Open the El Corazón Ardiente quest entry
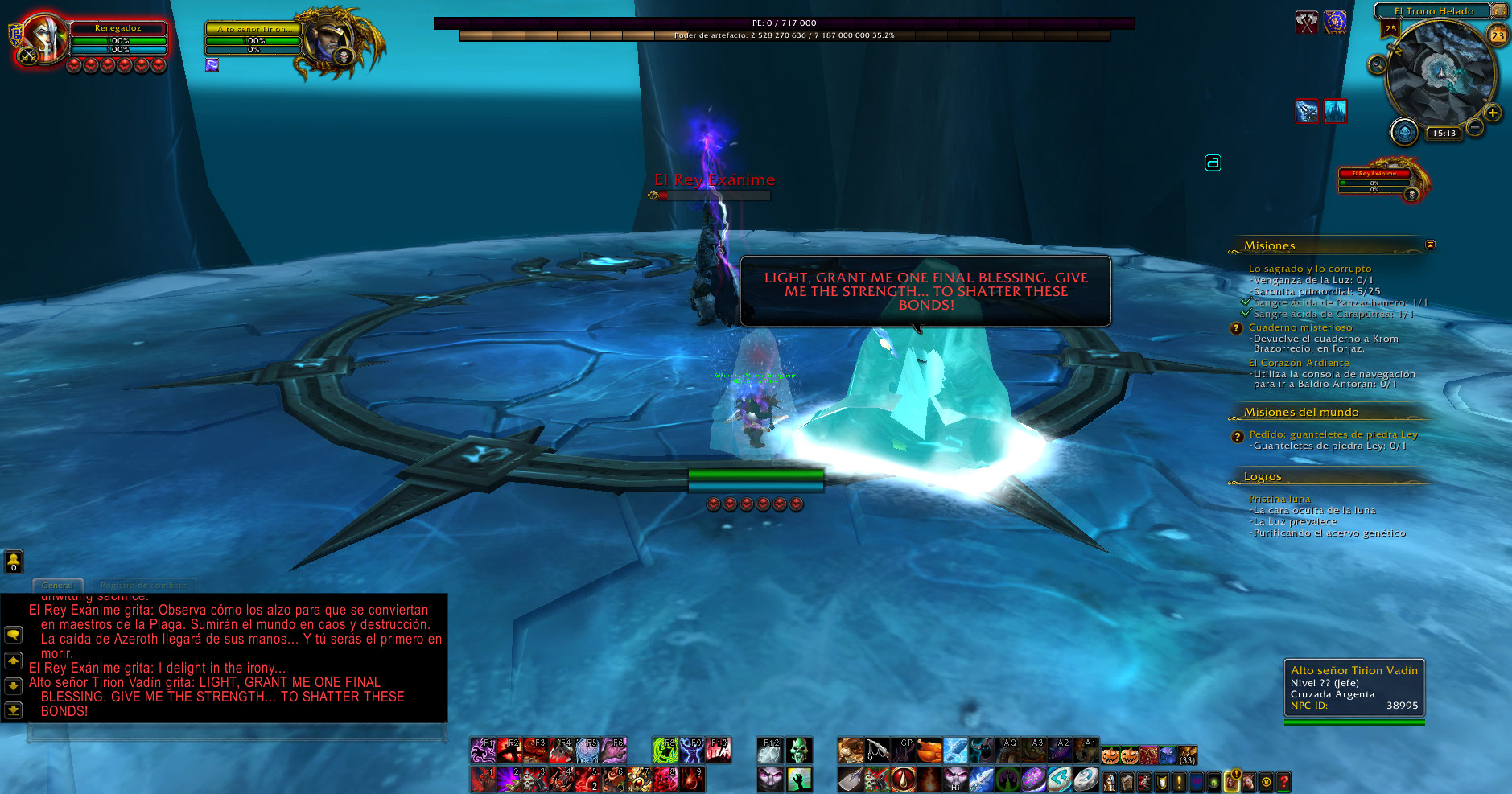This screenshot has width=1512, height=794. pyautogui.click(x=1298, y=363)
